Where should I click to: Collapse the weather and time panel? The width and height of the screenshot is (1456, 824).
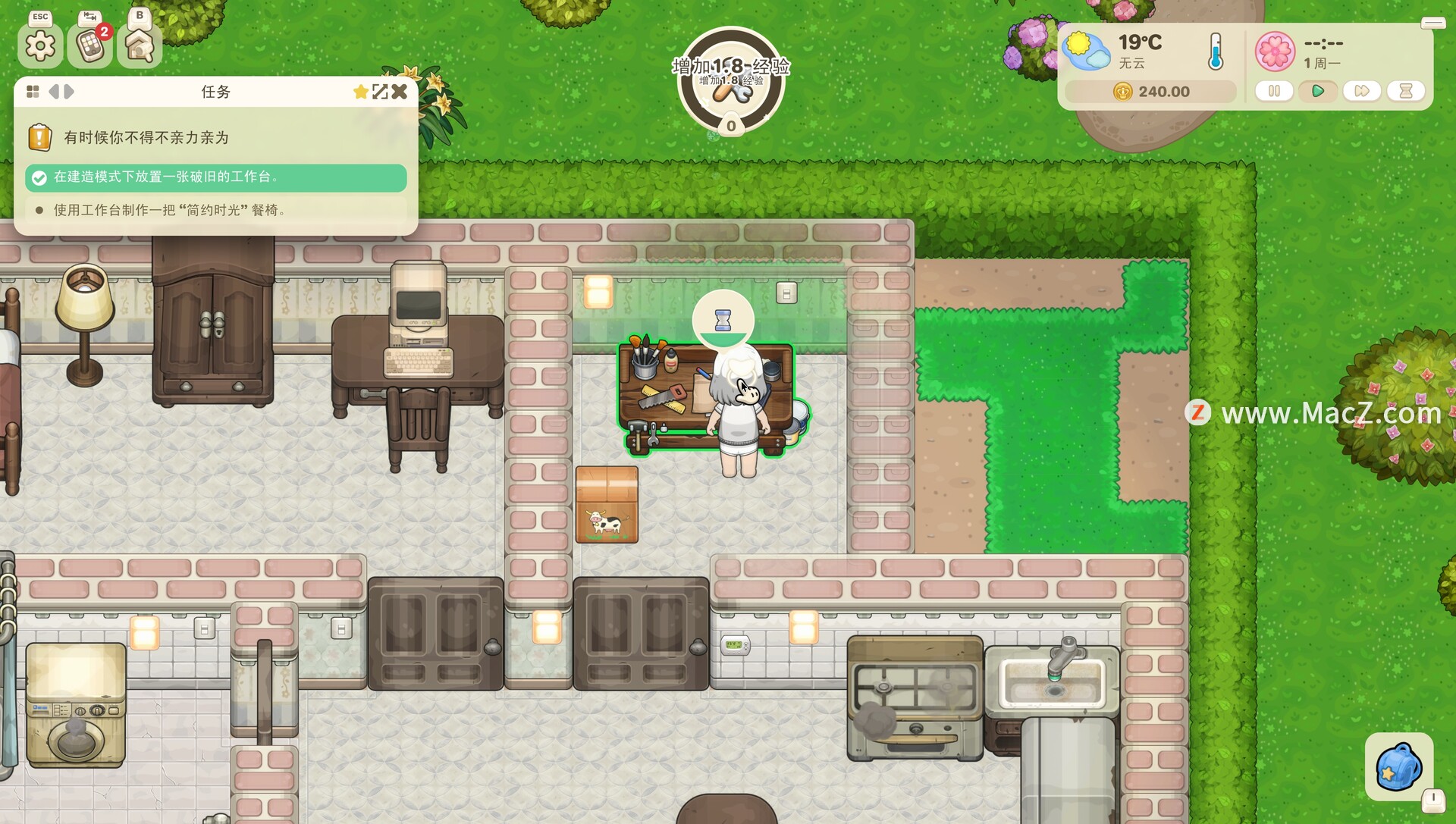pos(1432,23)
